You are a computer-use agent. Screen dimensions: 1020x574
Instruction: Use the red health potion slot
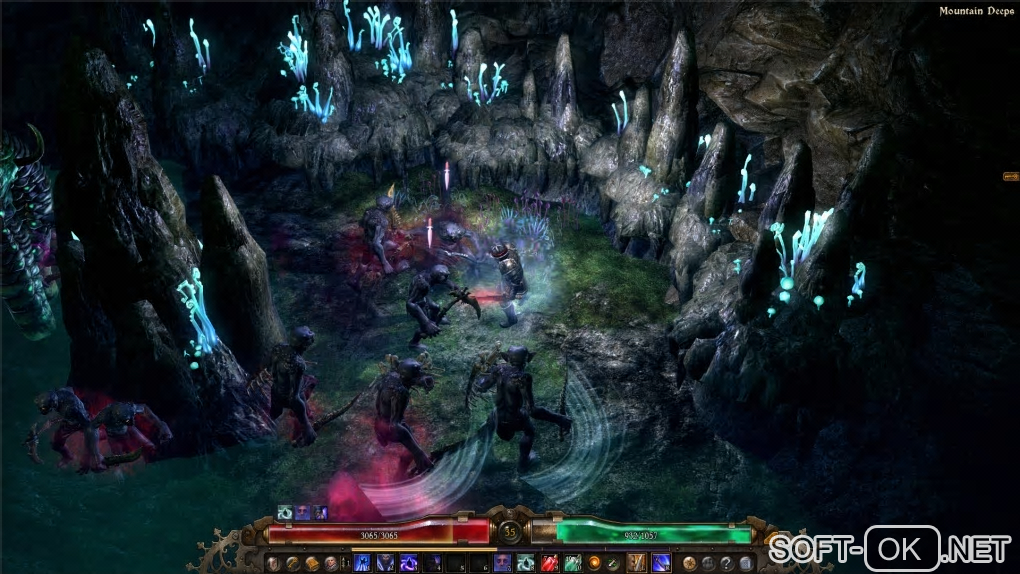[x=548, y=563]
